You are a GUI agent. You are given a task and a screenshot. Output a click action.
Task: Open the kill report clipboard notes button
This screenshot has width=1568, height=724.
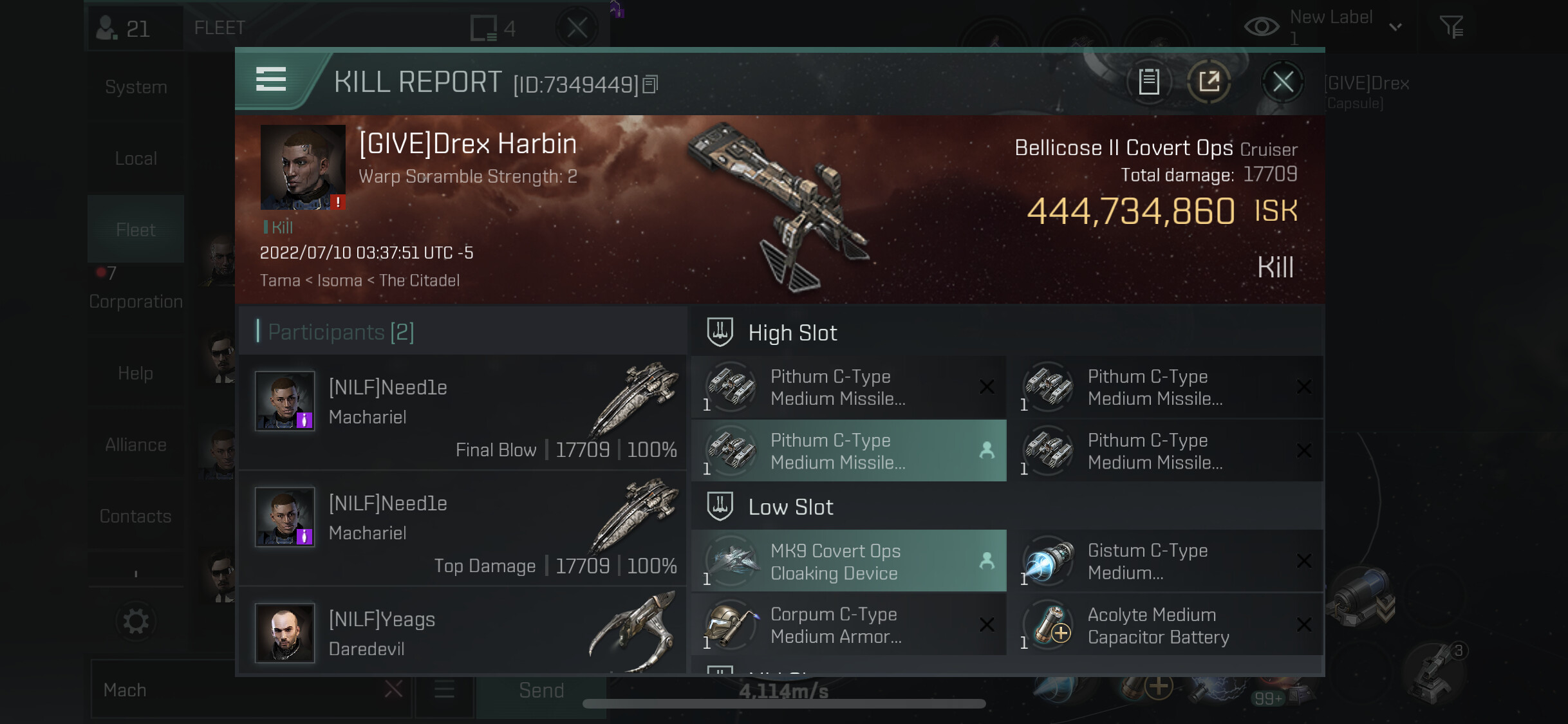click(1149, 82)
